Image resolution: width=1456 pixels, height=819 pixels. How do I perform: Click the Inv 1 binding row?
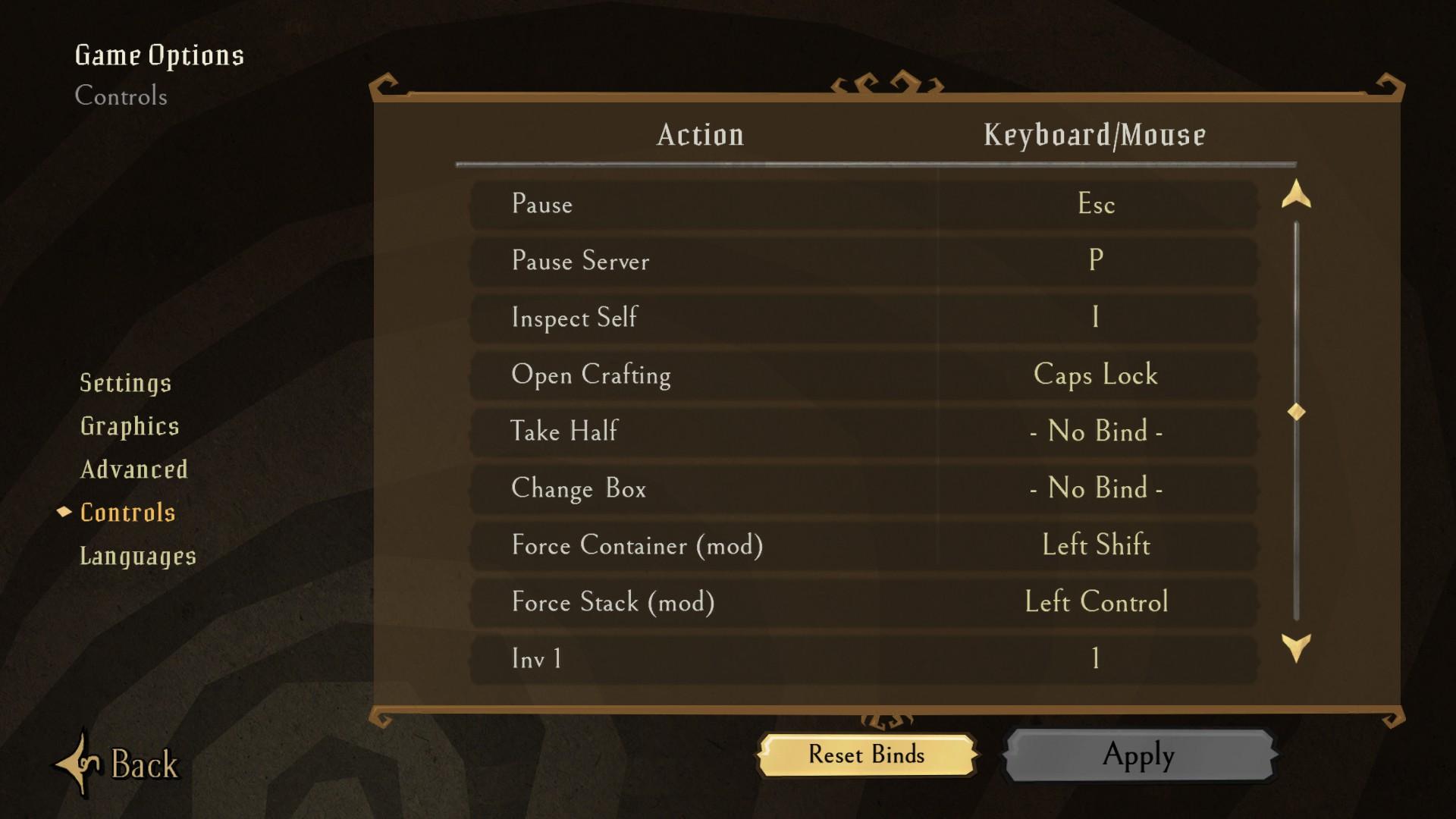pos(1095,659)
